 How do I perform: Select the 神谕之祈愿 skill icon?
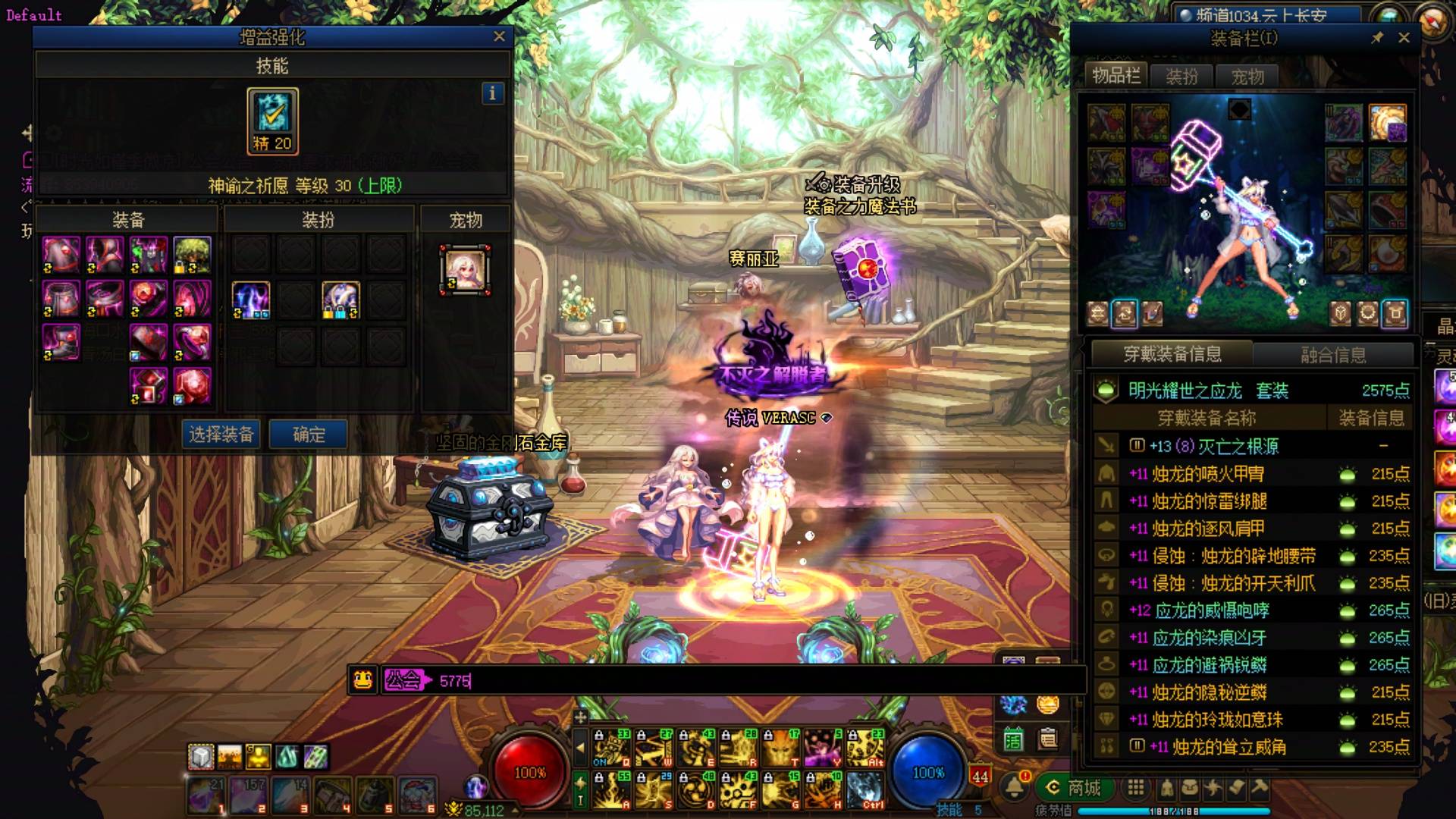click(x=272, y=121)
